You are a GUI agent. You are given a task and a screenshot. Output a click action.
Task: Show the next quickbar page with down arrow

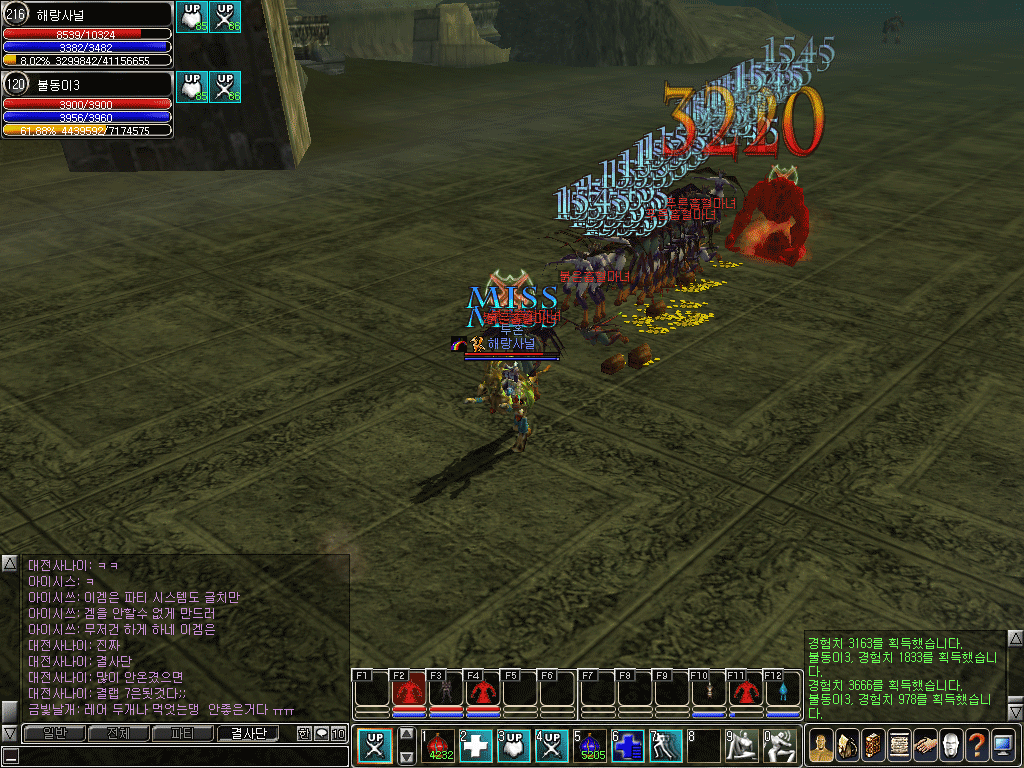pyautogui.click(x=406, y=758)
